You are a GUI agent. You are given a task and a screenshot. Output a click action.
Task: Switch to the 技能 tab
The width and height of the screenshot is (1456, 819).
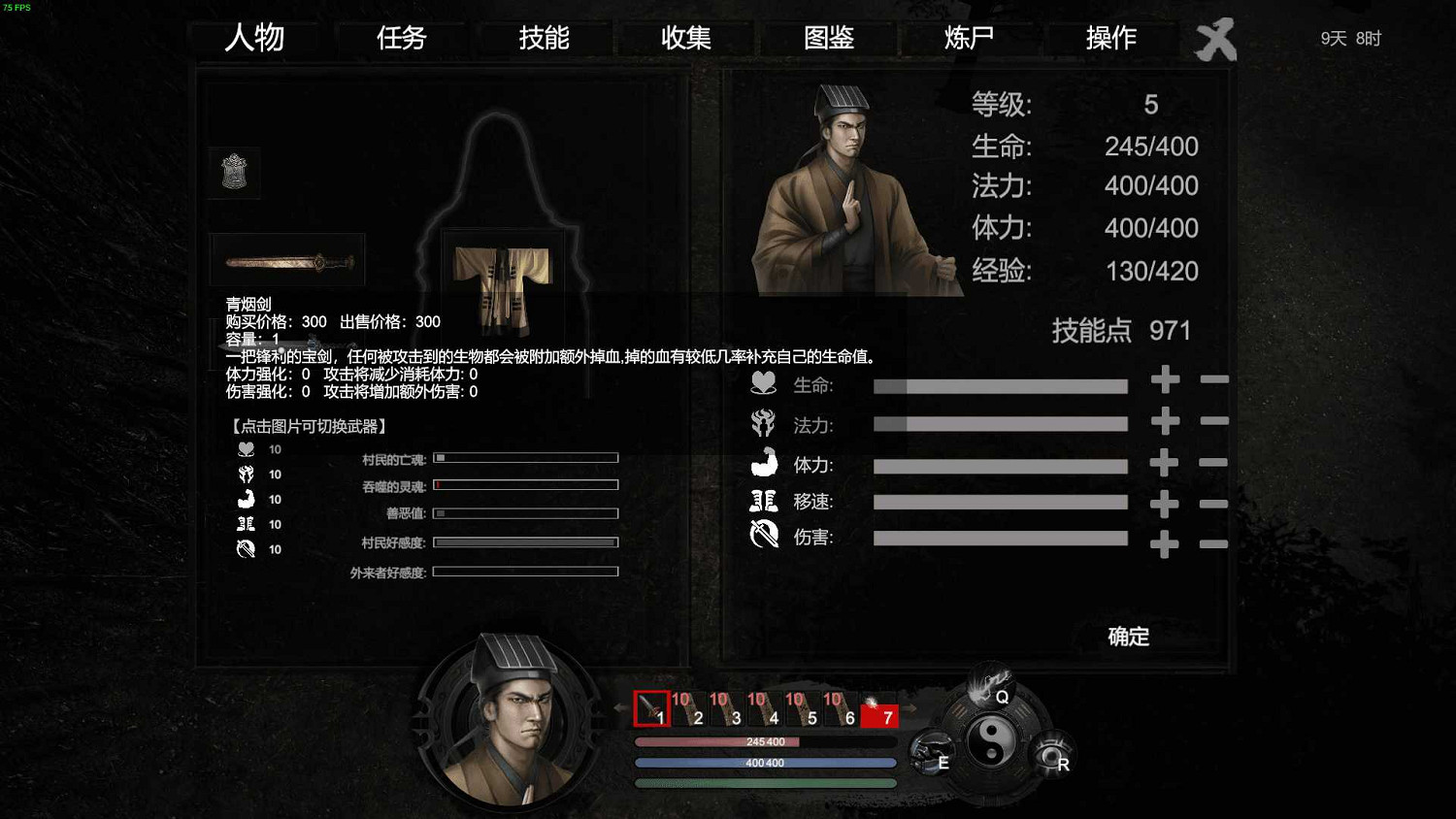click(544, 39)
